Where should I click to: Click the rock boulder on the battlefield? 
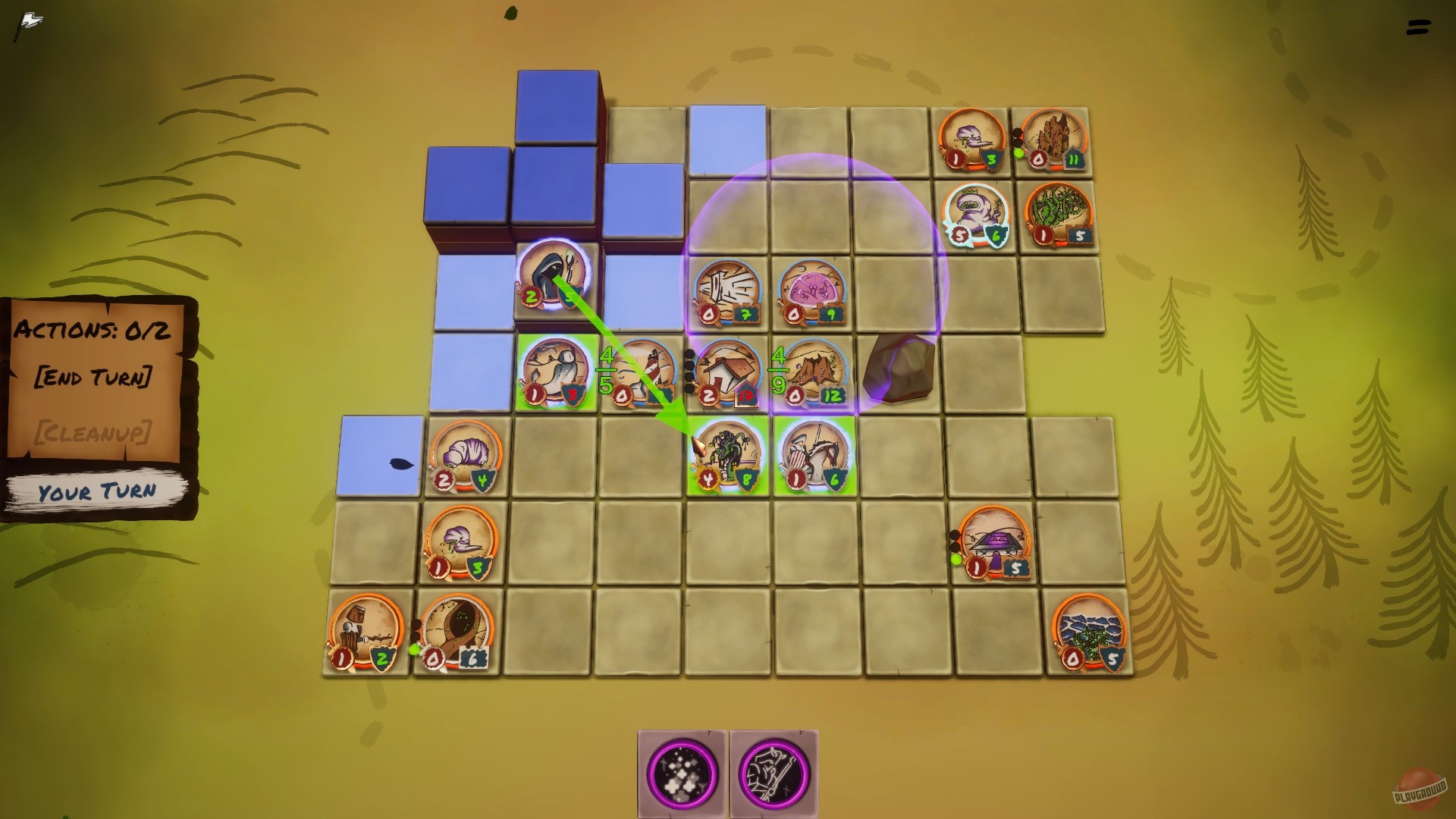pyautogui.click(x=899, y=368)
